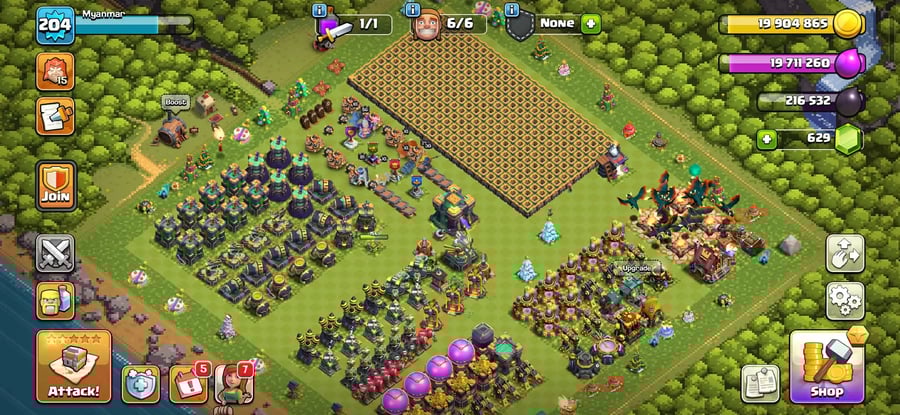Tap the Attack! button
Viewport: 900px width, 415px height.
pos(73,367)
